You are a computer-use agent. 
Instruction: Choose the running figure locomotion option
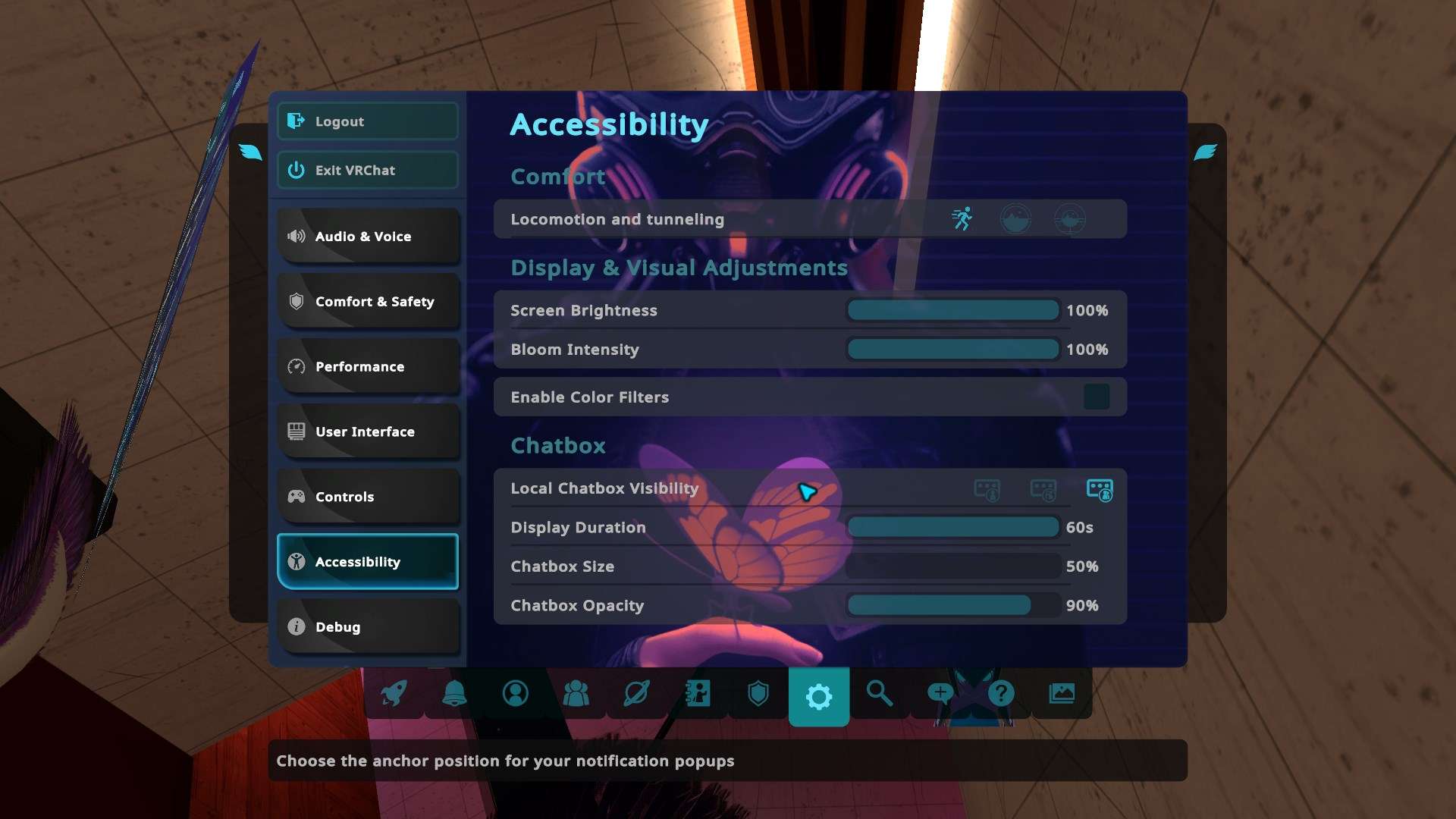point(962,219)
